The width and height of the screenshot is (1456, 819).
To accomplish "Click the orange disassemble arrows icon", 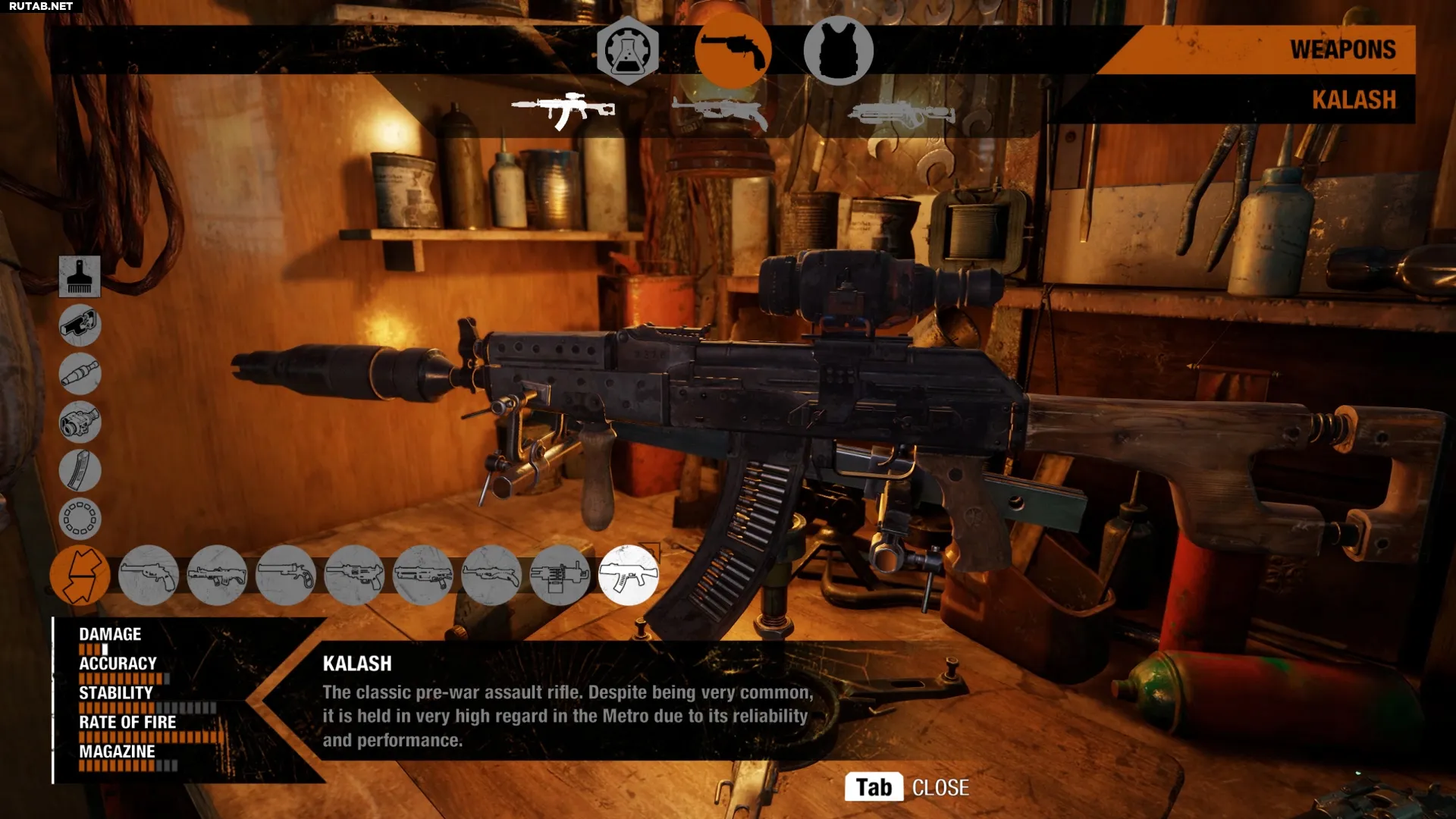I will 80,576.
